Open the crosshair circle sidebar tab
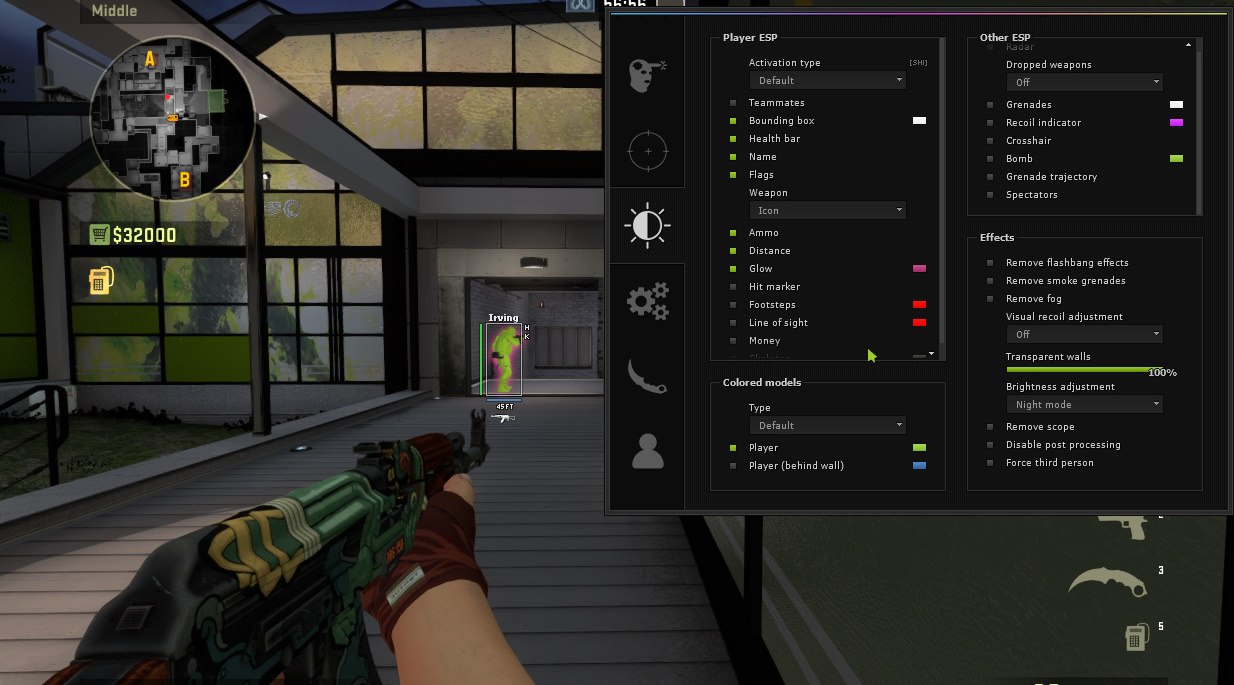 pos(647,151)
